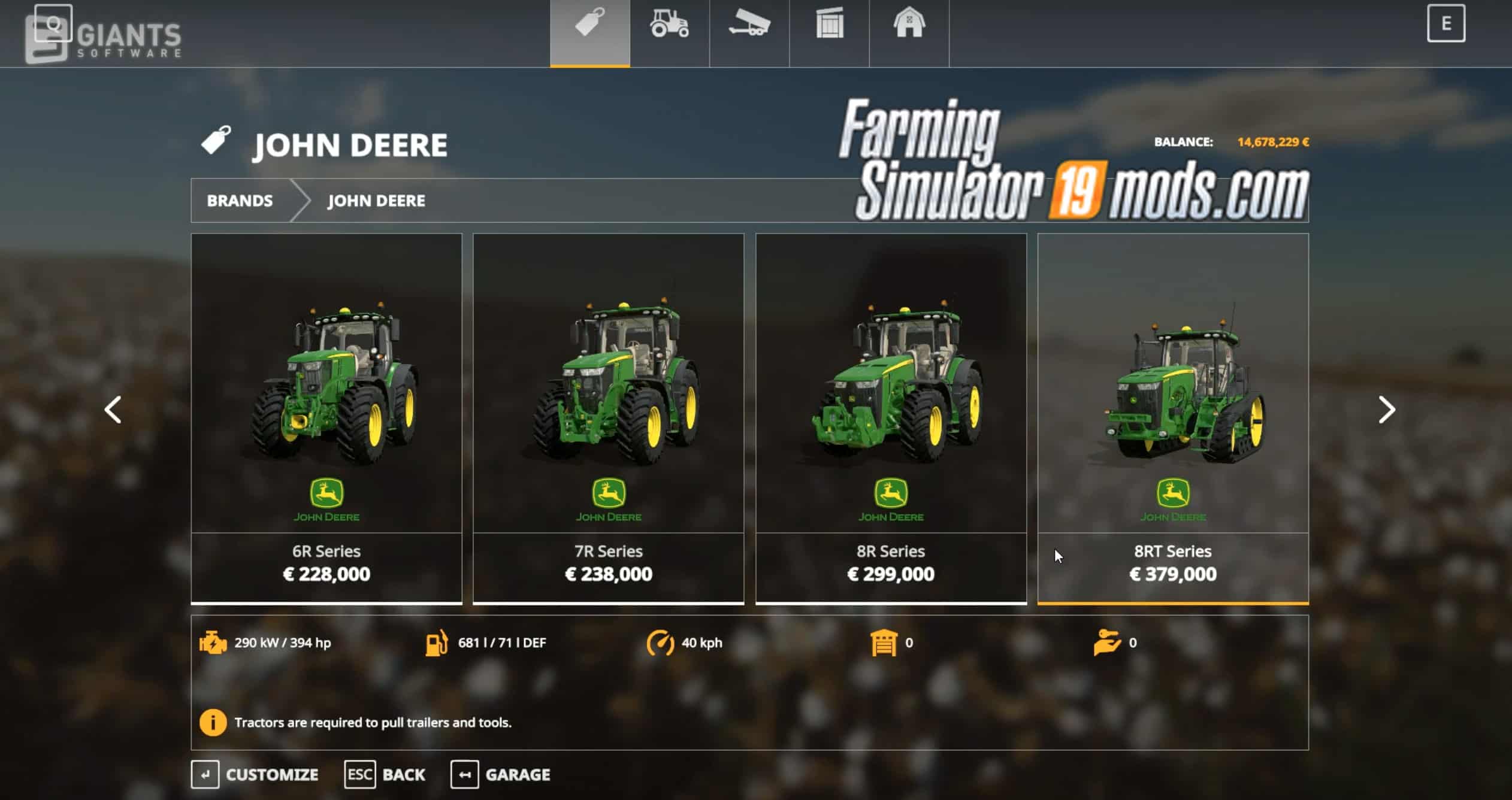Select the 8RT Series tracked tractor
Viewport: 1512px width, 800px height.
(1173, 418)
